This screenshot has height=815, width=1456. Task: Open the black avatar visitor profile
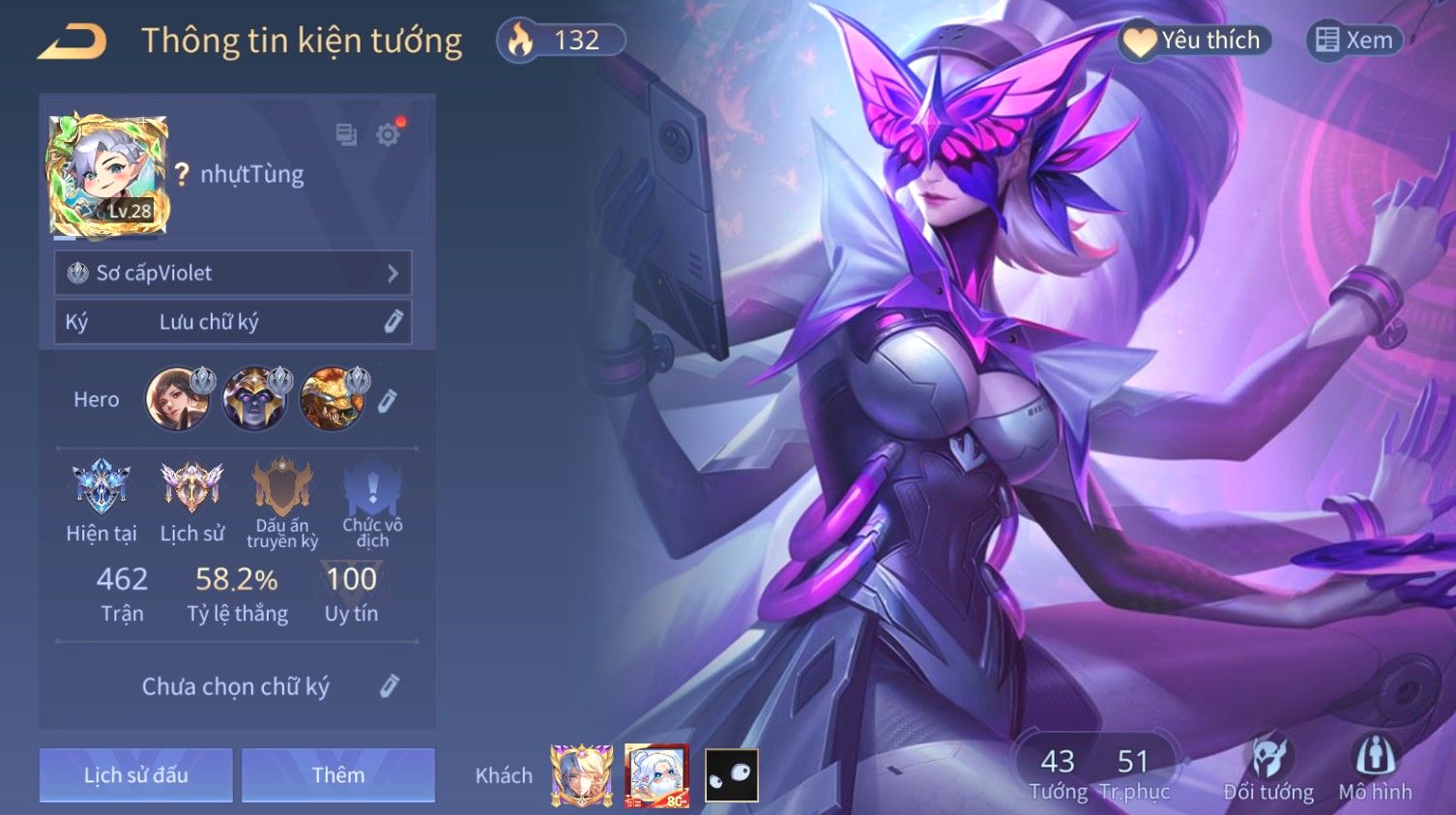[732, 774]
